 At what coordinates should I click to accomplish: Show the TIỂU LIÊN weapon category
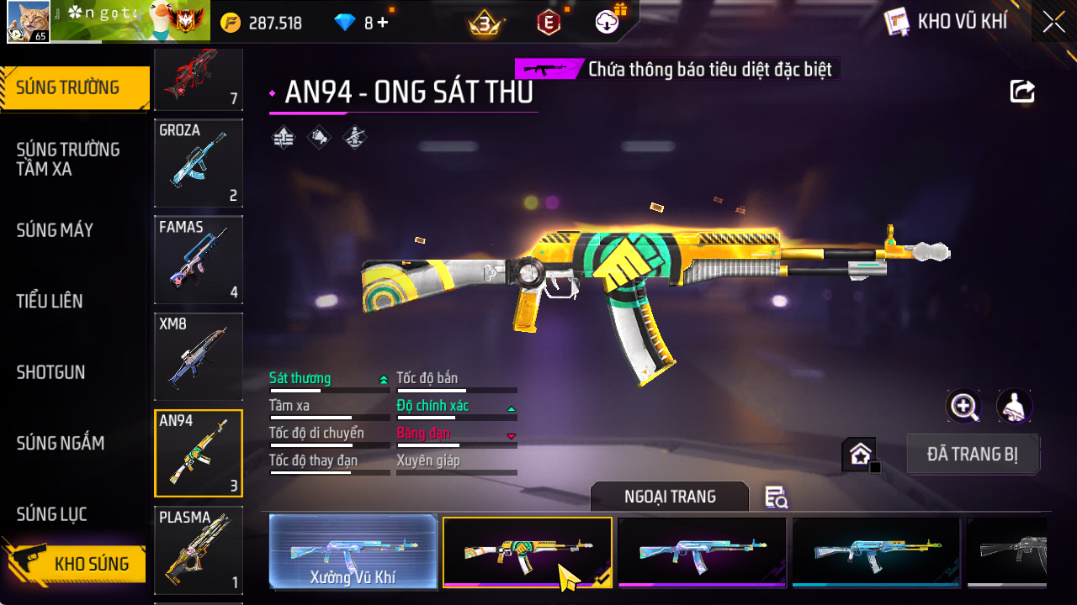pos(50,301)
